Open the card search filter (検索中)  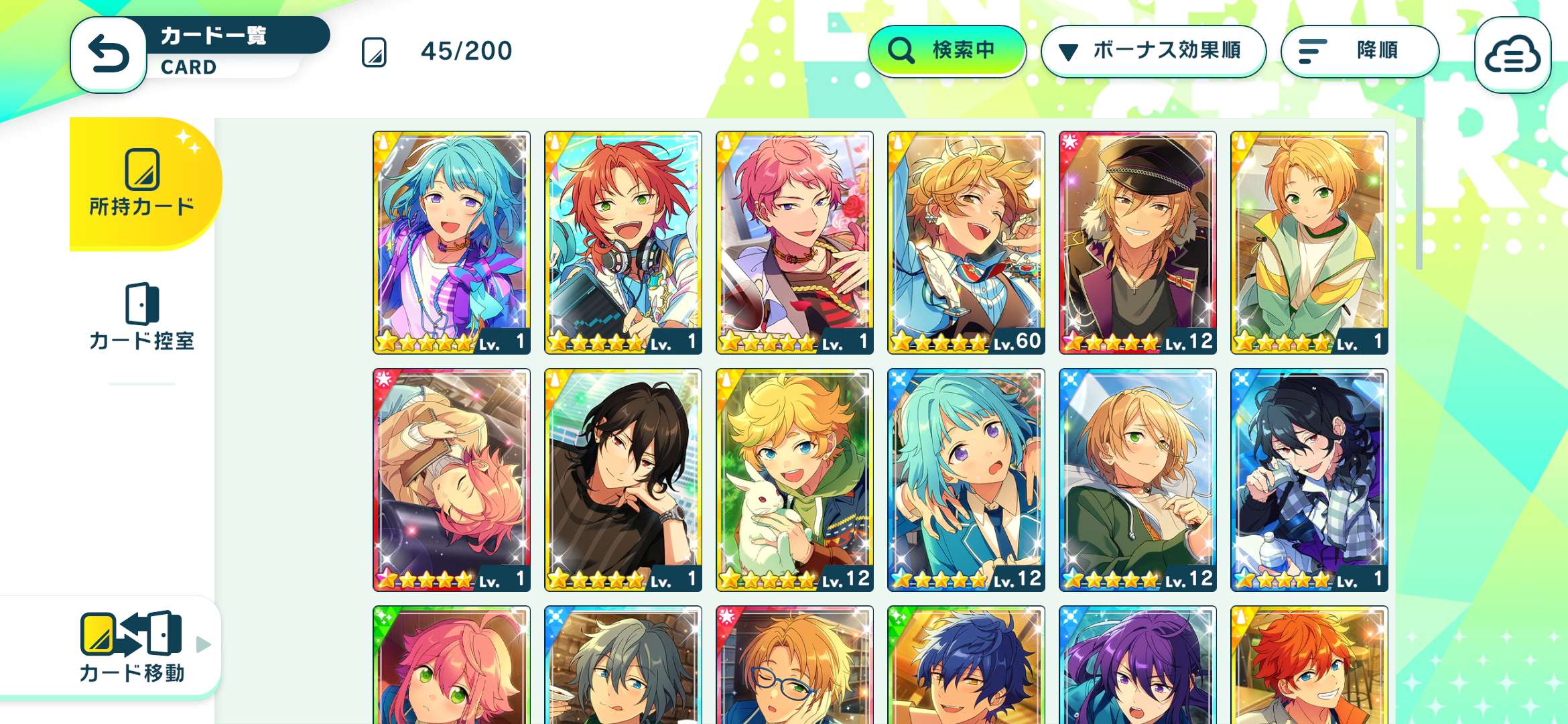(946, 51)
